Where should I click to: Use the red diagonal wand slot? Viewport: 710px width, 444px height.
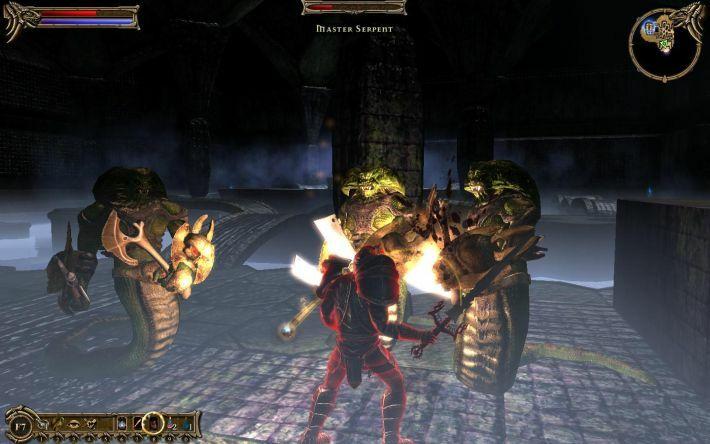(x=137, y=423)
